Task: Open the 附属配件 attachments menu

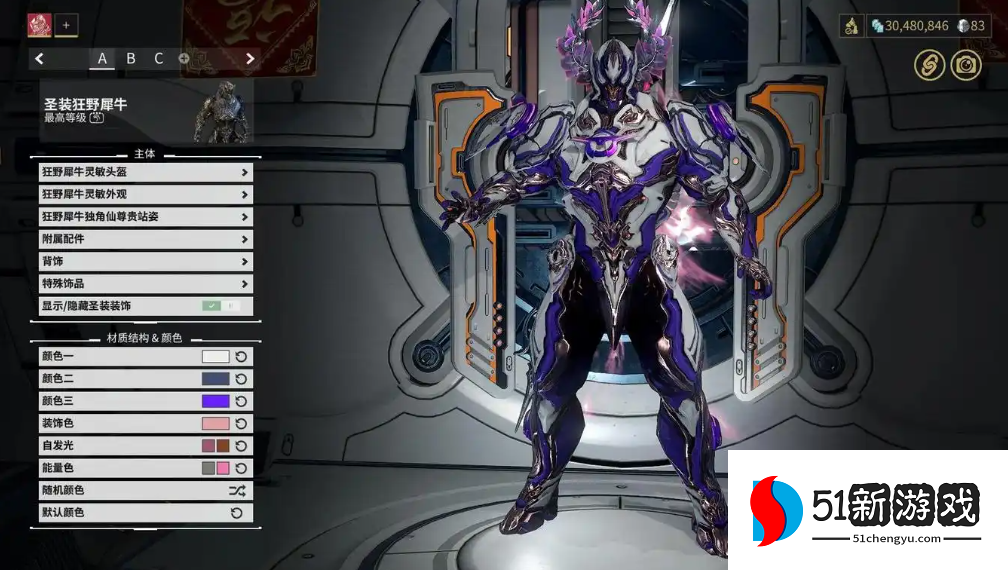Action: pos(145,239)
